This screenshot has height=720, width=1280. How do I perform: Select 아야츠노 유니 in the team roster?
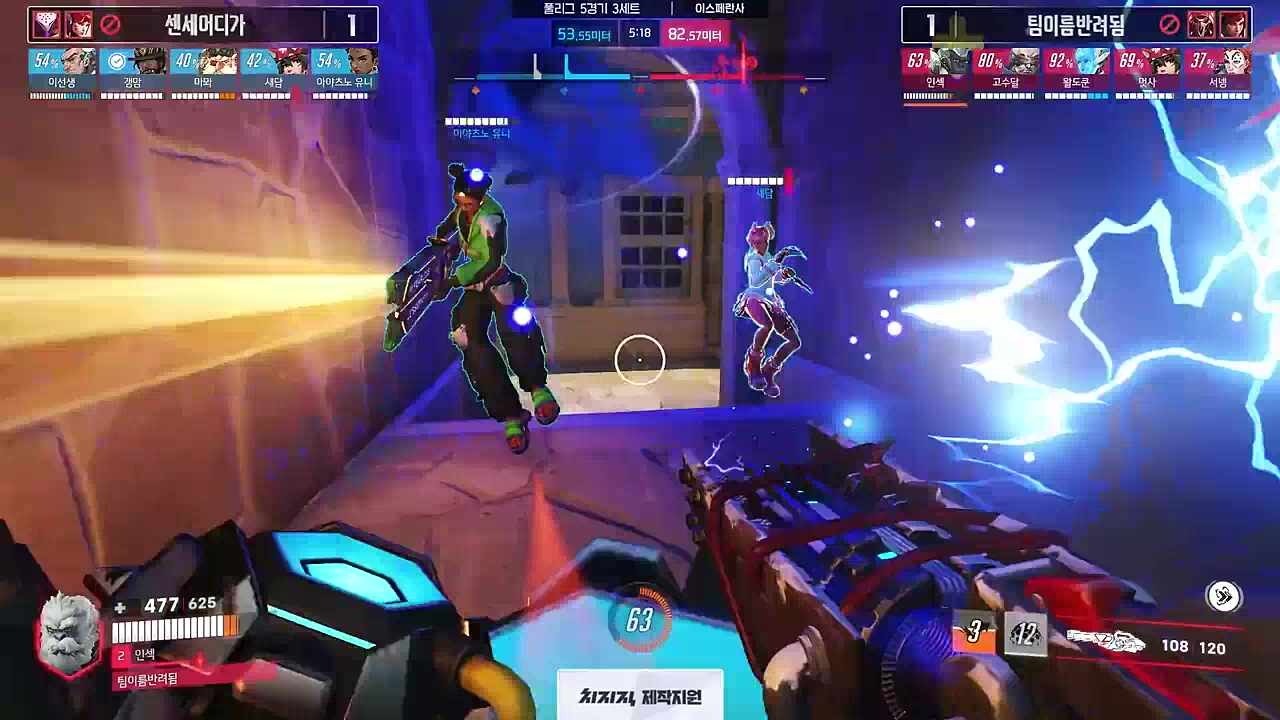[344, 70]
